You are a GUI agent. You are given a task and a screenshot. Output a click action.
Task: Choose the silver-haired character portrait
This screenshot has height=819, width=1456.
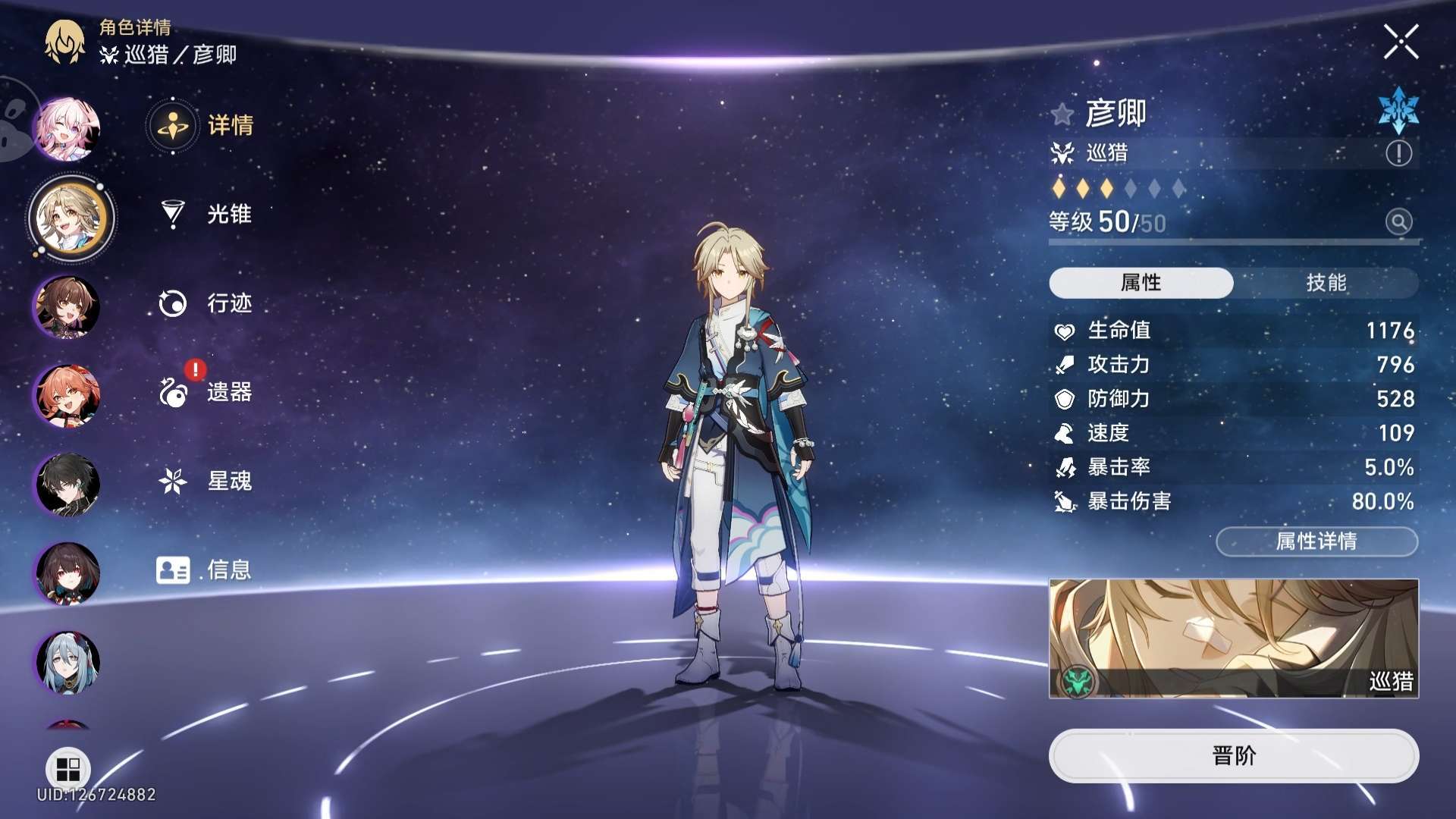pos(67,662)
